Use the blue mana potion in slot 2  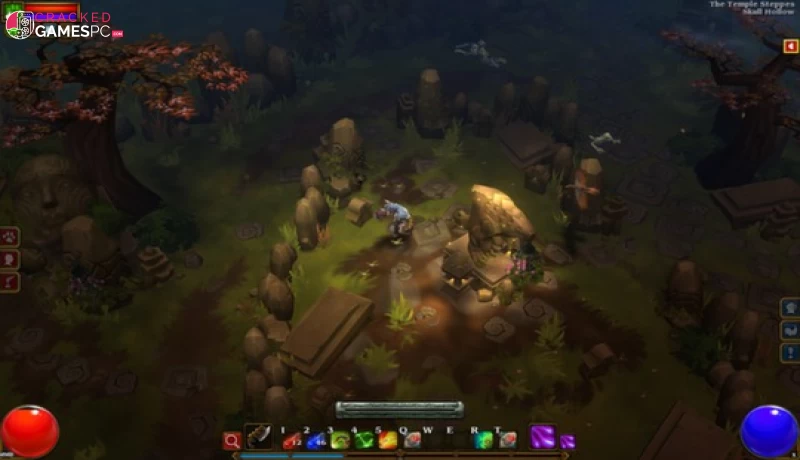(x=316, y=440)
